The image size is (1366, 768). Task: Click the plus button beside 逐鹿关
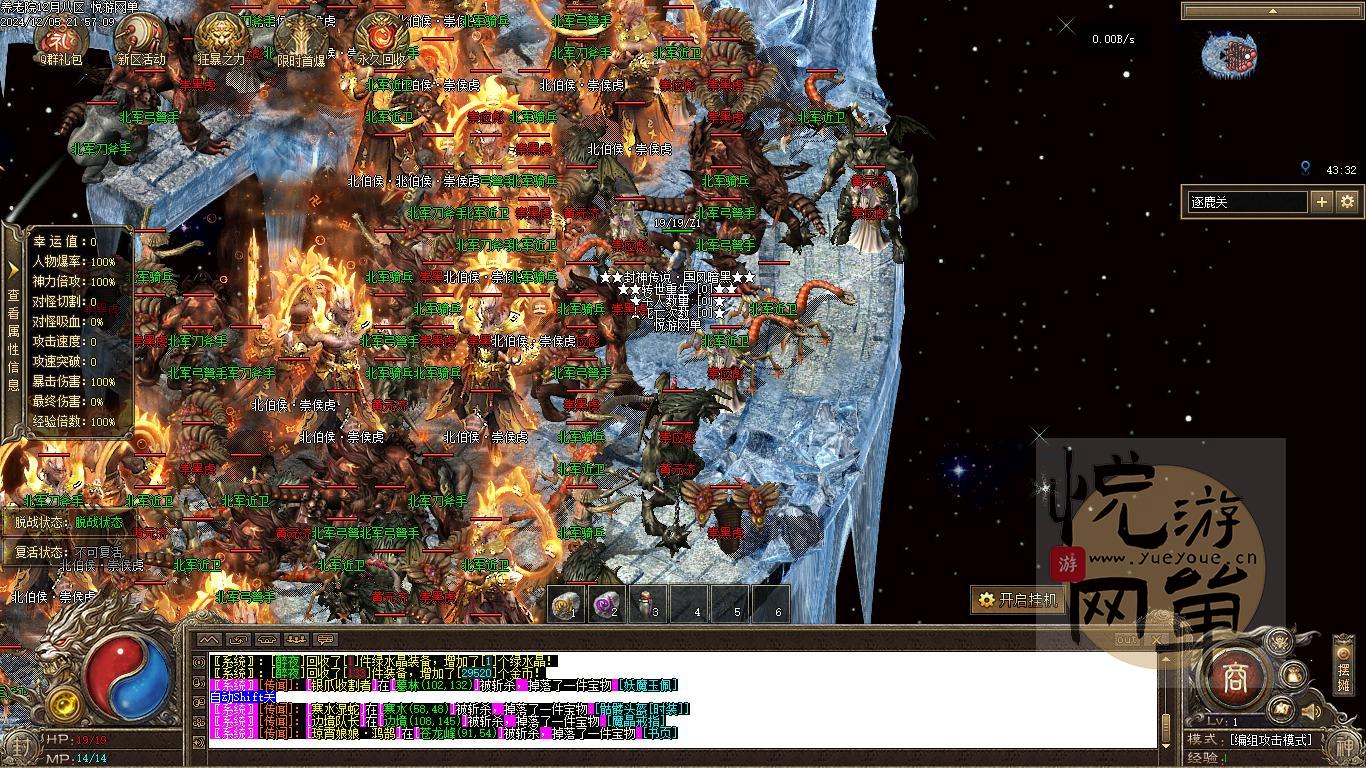(x=1322, y=202)
